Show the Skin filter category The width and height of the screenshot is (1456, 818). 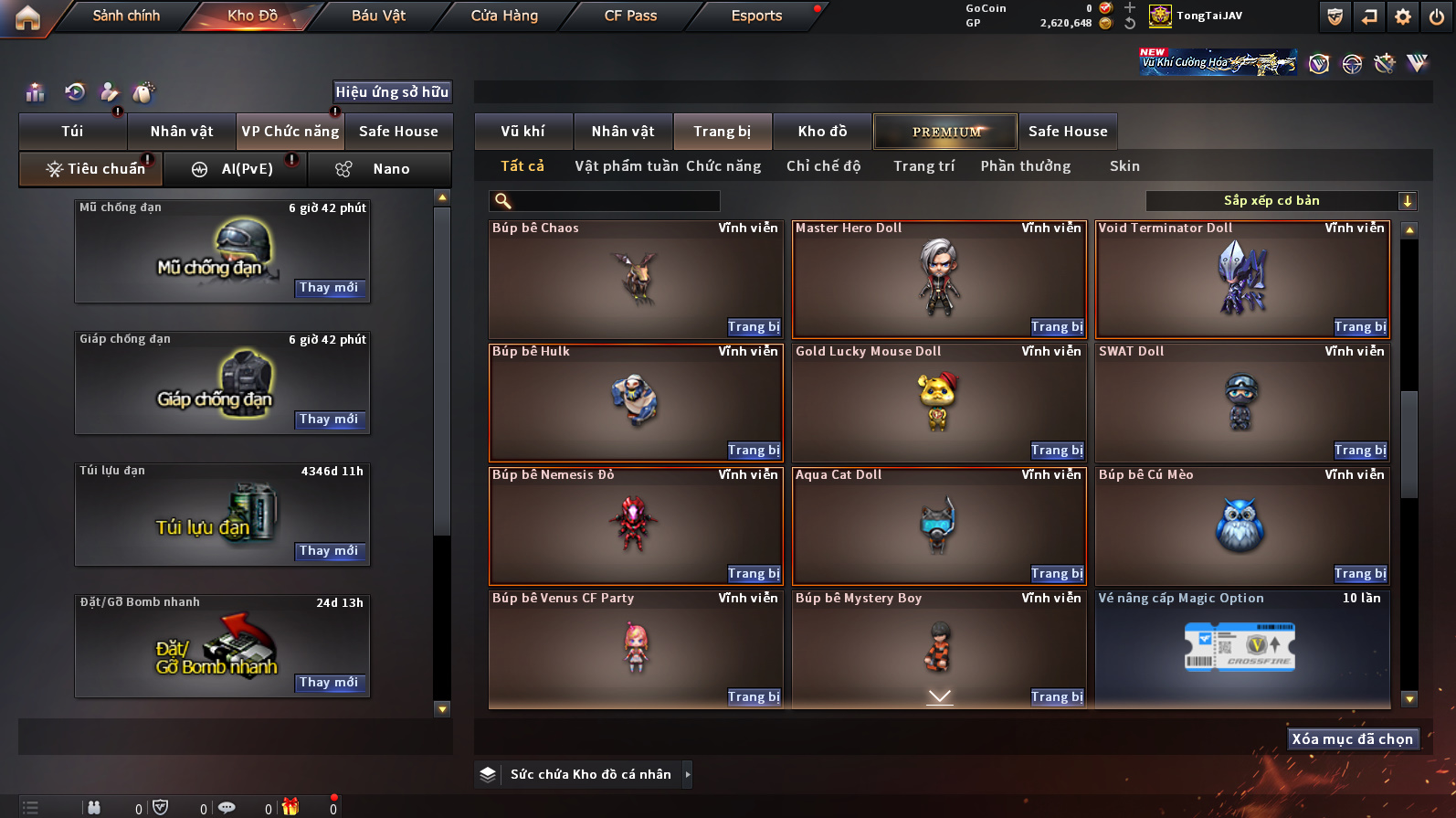pos(1124,166)
